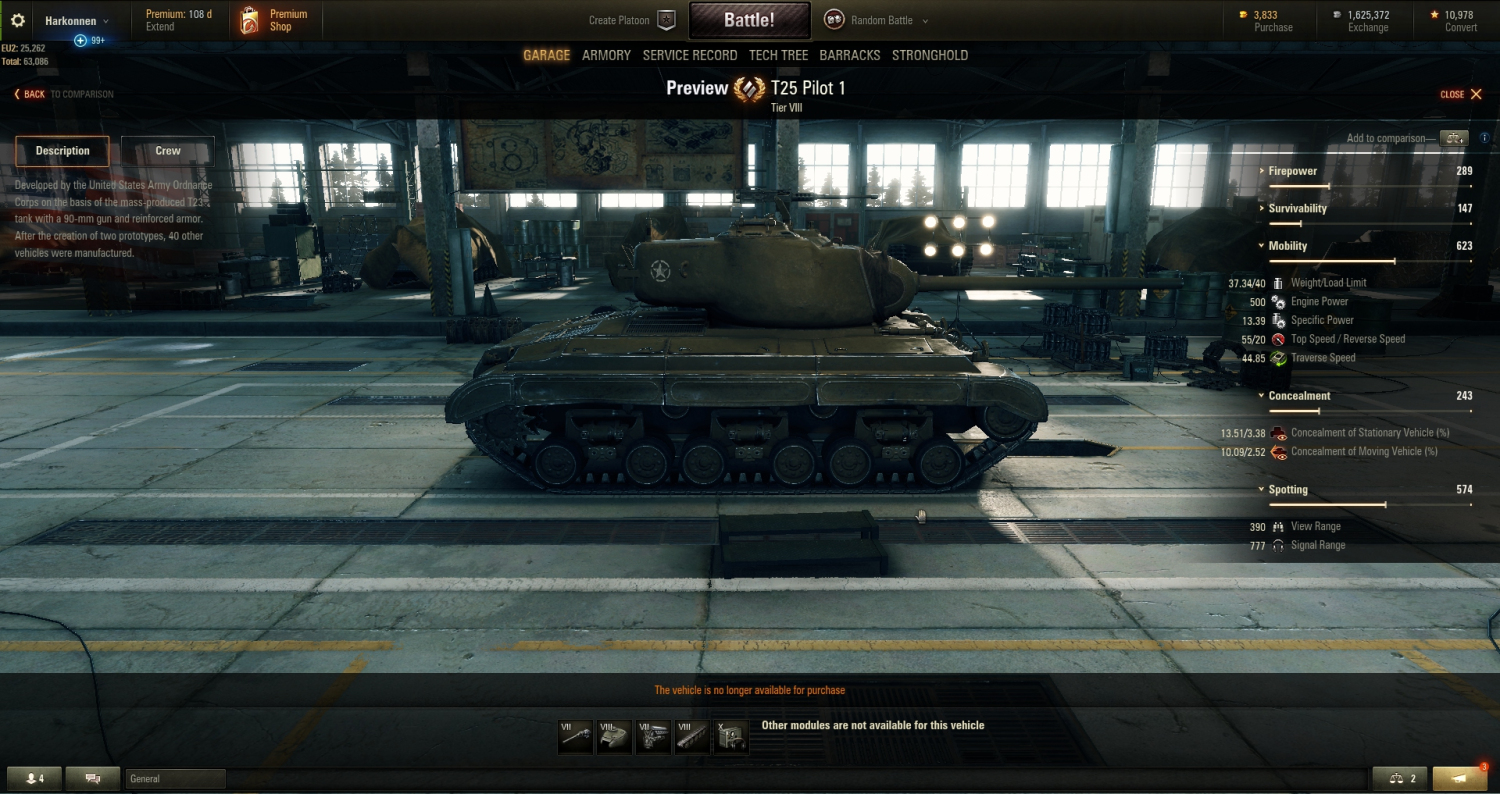
Task: Select the Stronghold tab
Action: (929, 55)
